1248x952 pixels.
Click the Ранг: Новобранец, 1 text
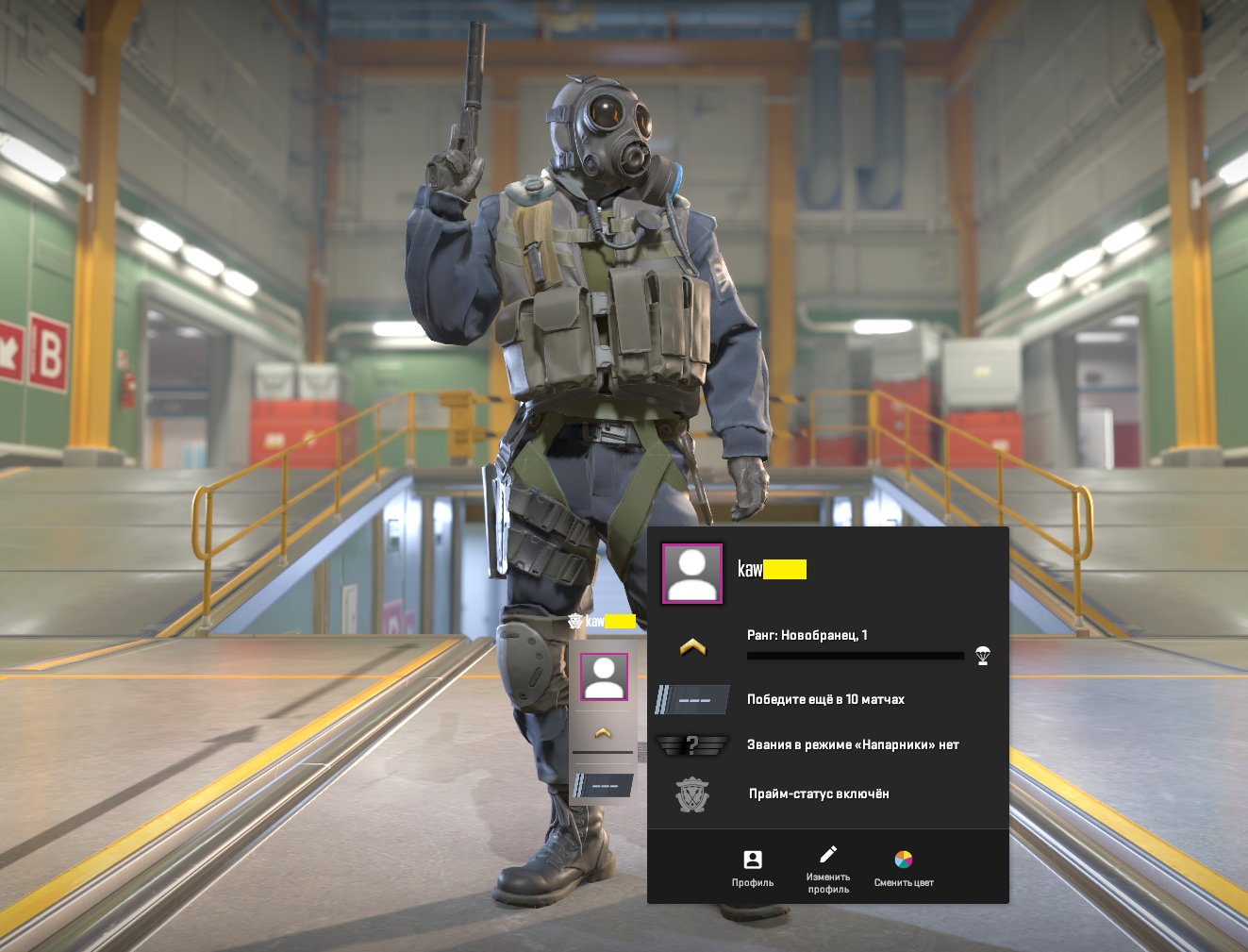tap(807, 635)
